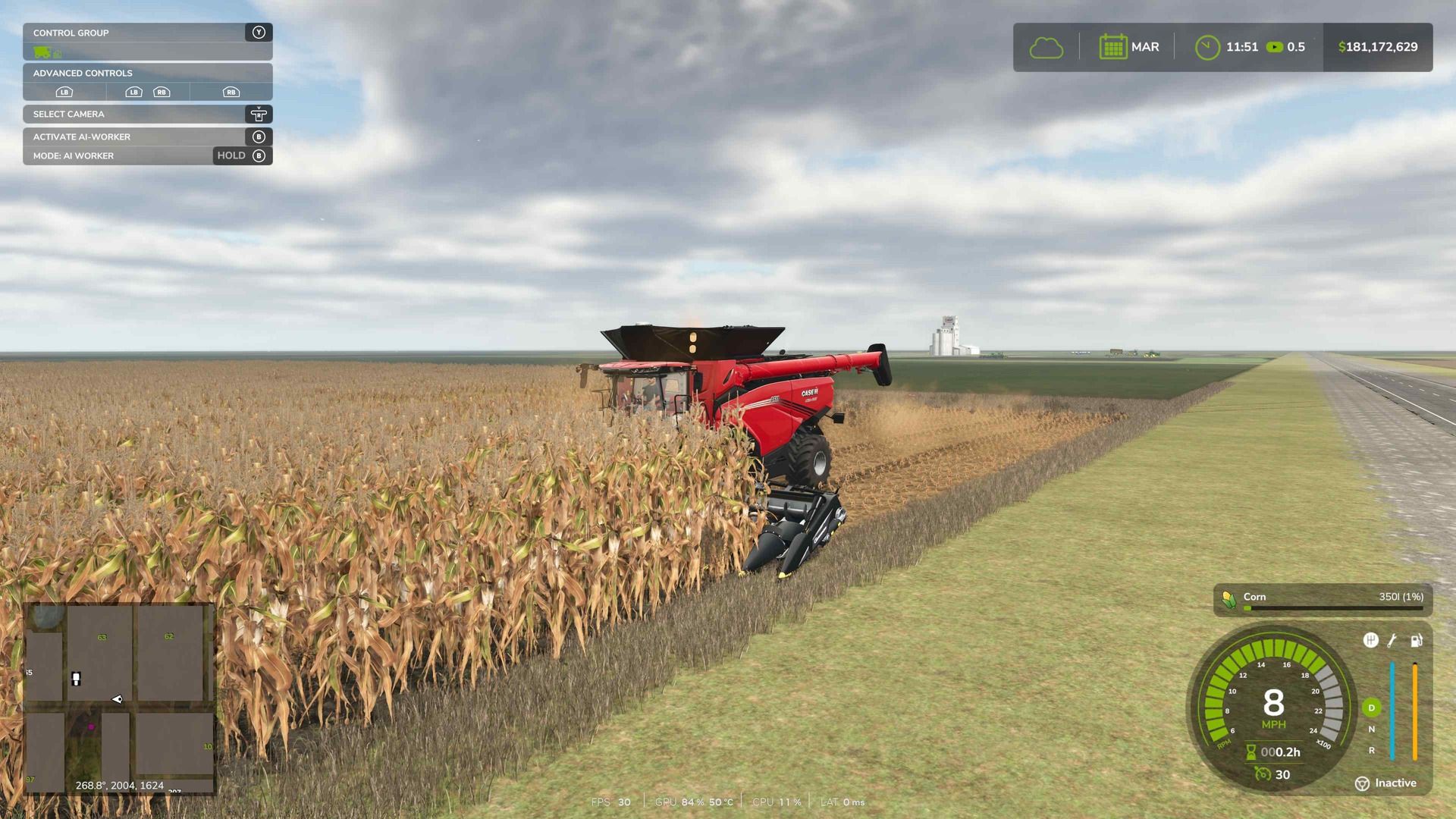Expand the Advanced Controls panel
The image size is (1456, 819).
(x=82, y=73)
